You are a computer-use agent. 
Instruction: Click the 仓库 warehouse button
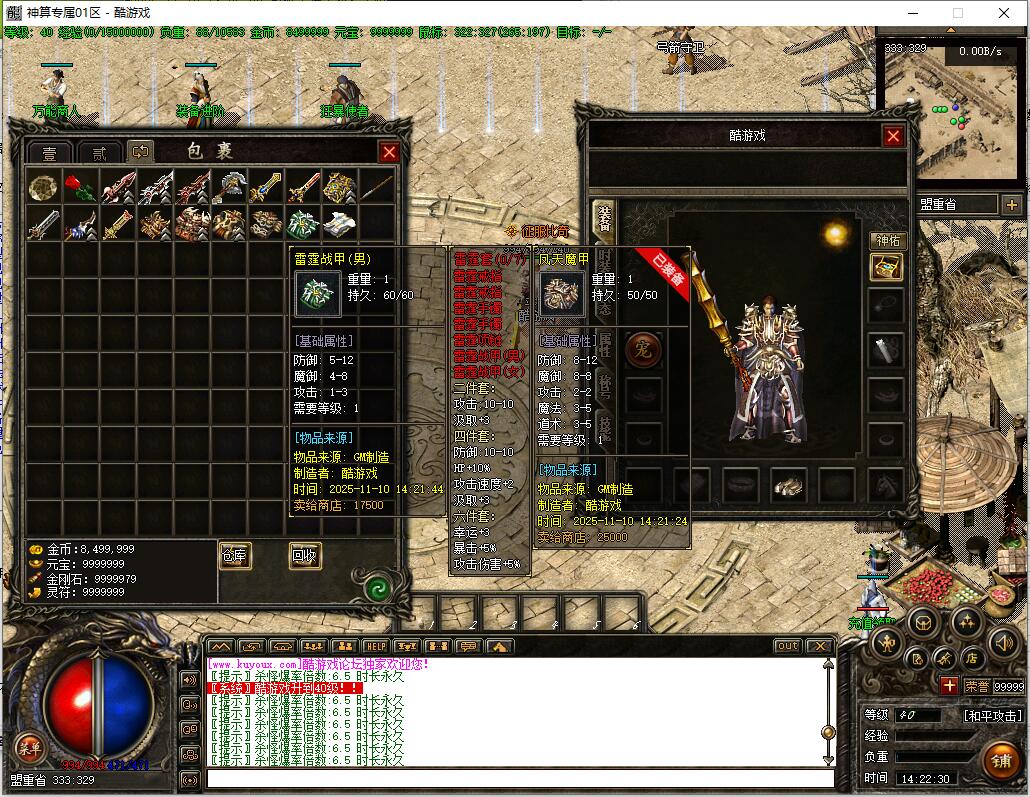pos(234,556)
